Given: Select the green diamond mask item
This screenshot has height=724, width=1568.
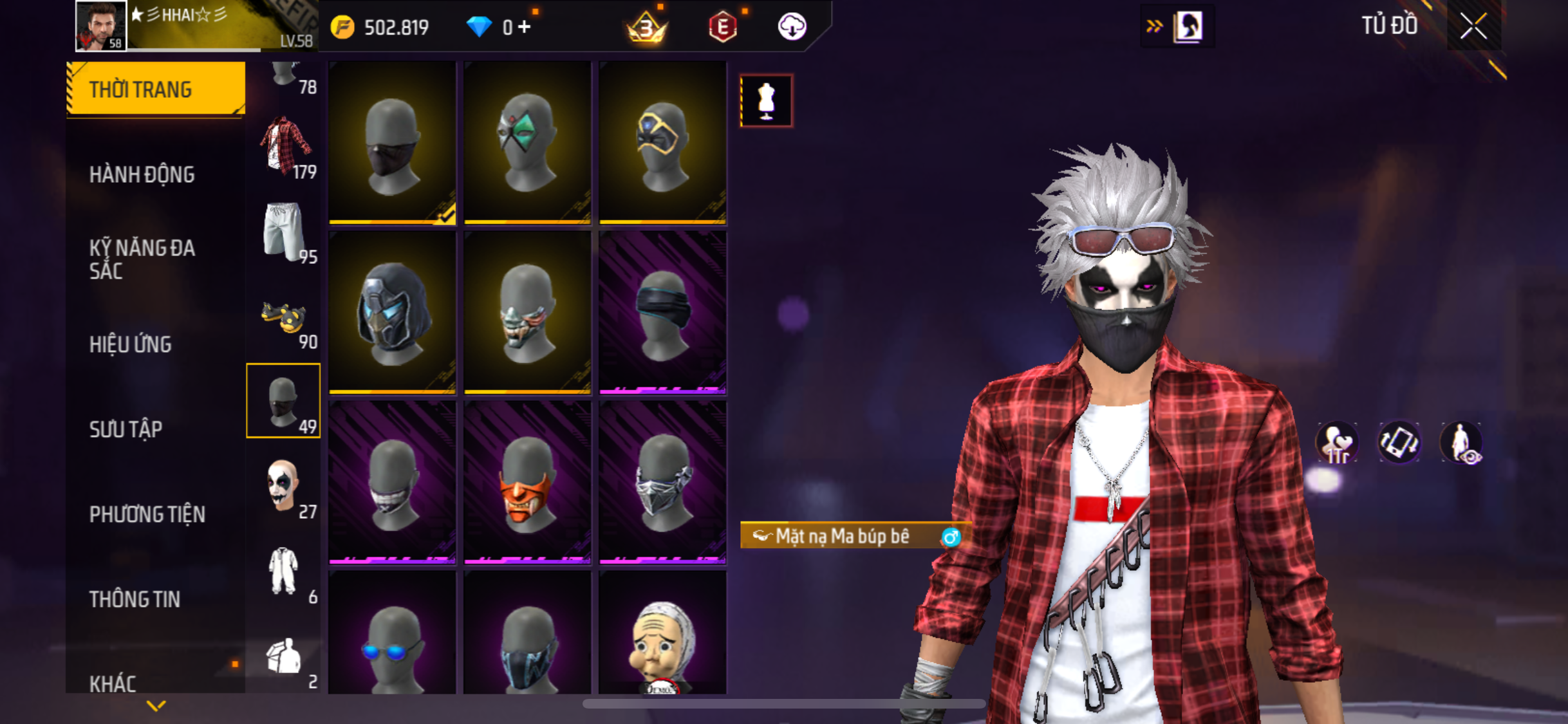Looking at the screenshot, I should tap(527, 143).
